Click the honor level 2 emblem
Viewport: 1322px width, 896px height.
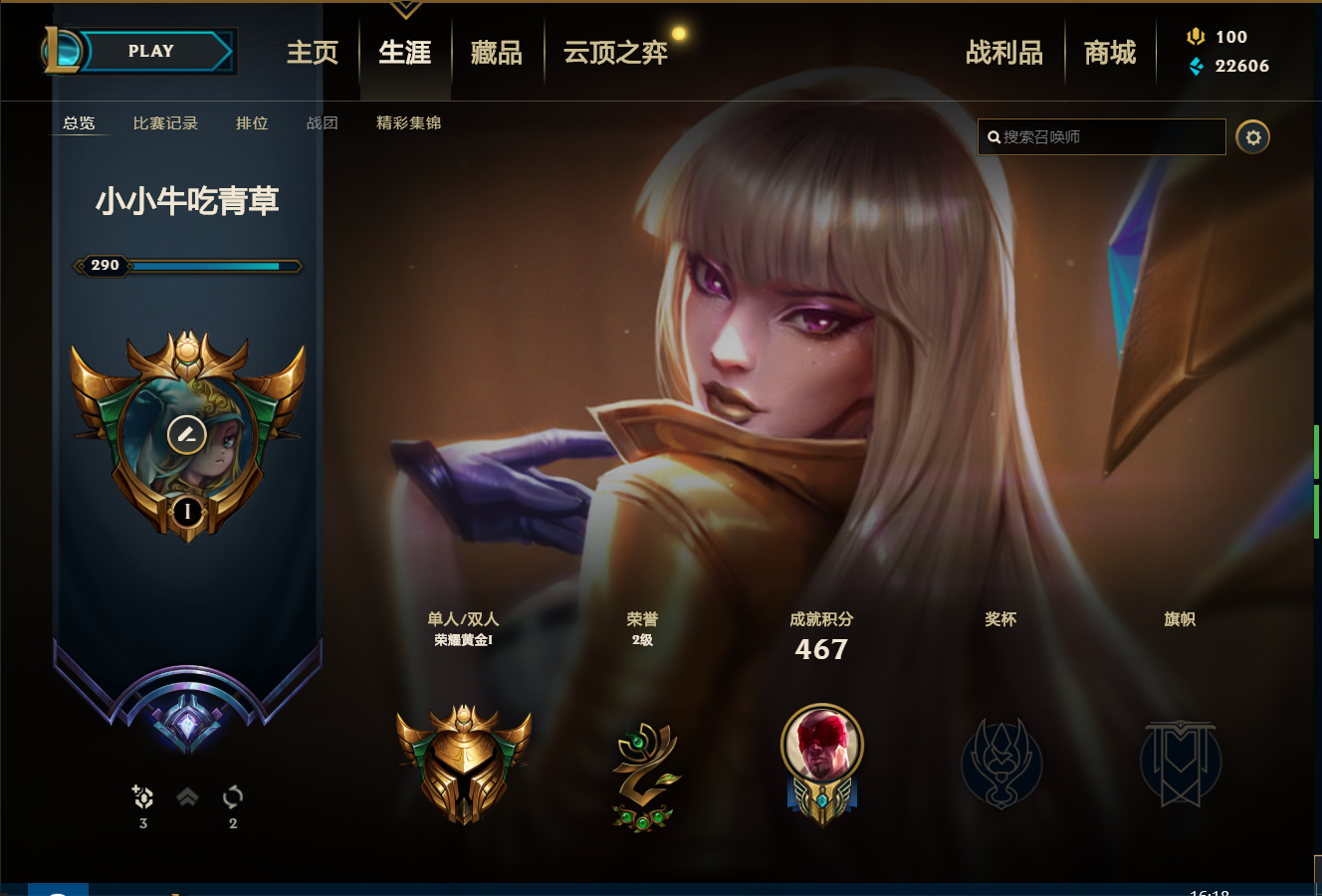[643, 777]
